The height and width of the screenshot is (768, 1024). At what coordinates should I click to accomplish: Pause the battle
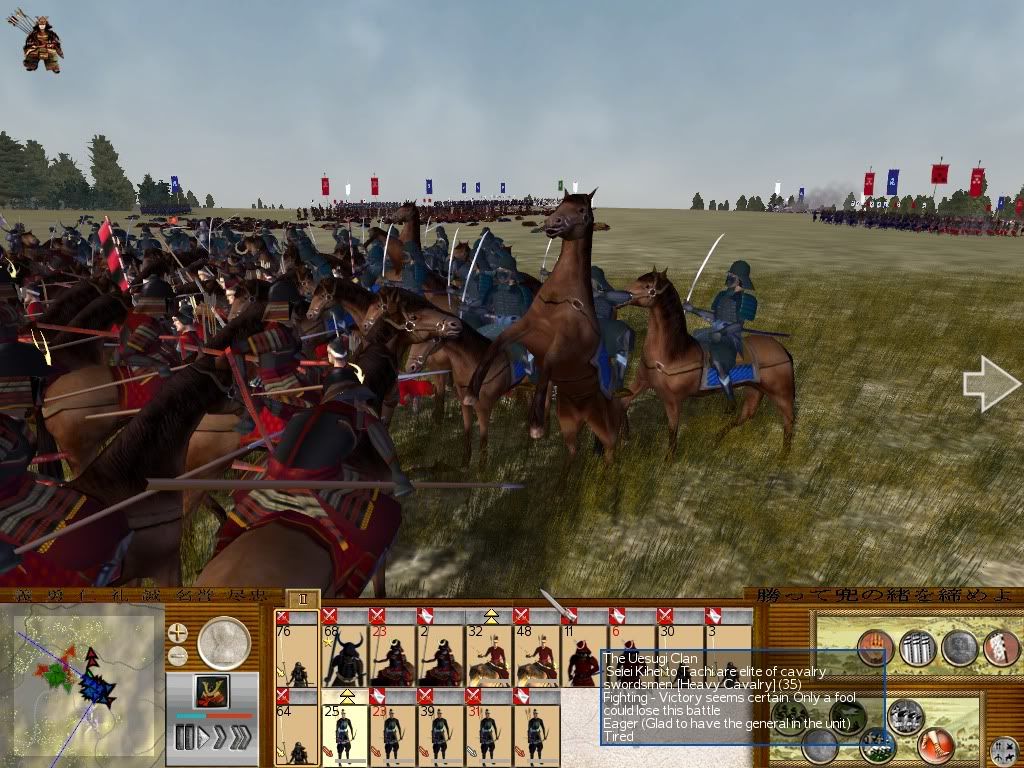[183, 738]
